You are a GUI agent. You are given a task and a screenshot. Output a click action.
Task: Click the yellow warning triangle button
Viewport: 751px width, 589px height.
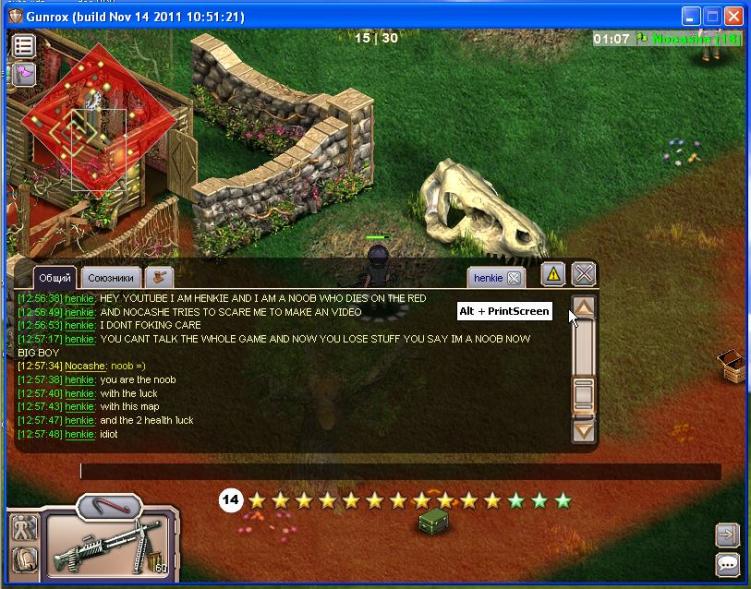coord(554,274)
